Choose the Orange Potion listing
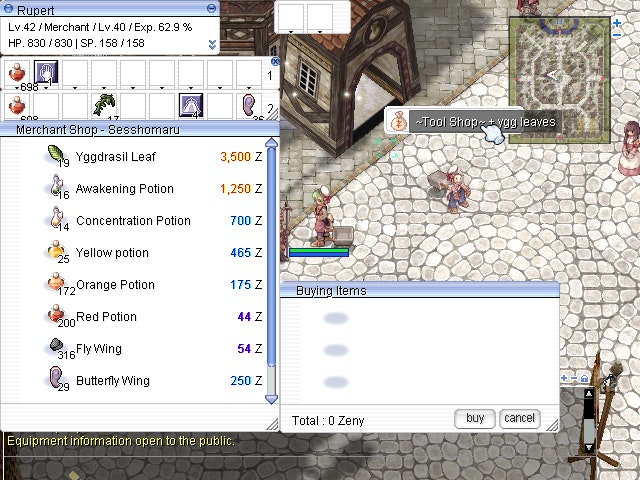This screenshot has height=480, width=640. point(115,285)
